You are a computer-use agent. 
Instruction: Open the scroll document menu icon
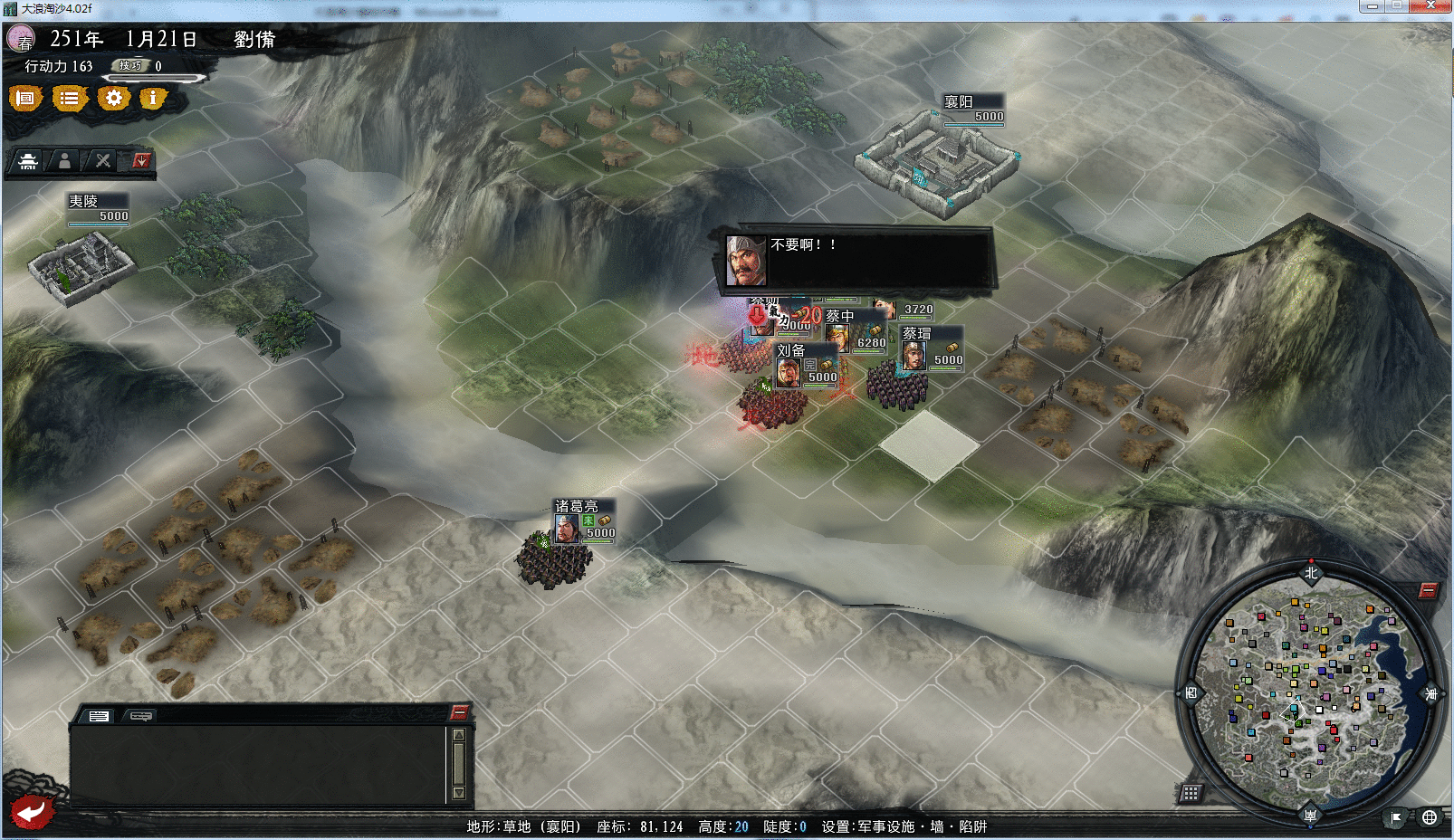[x=25, y=98]
